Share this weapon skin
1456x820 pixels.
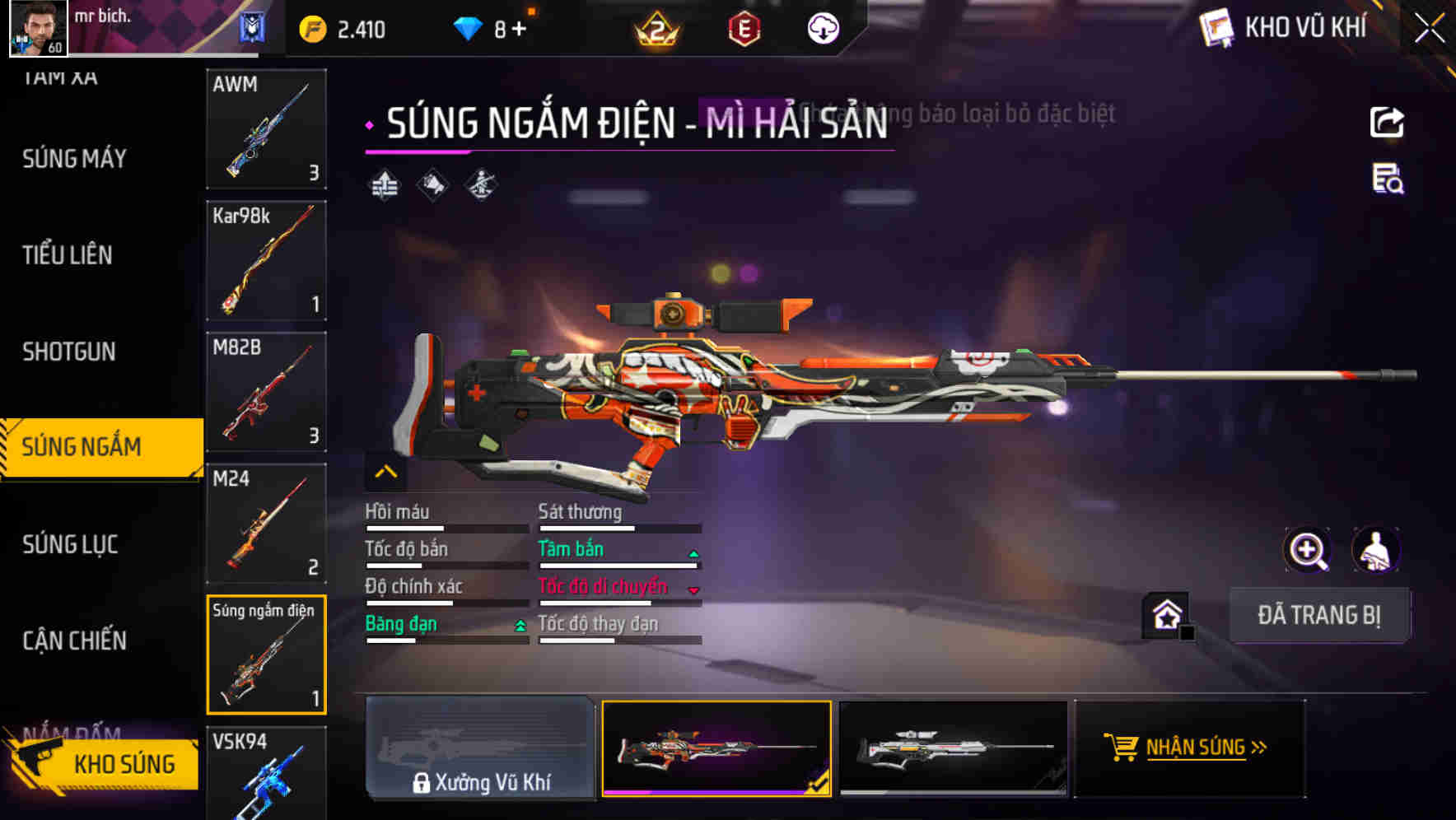coord(1387,123)
